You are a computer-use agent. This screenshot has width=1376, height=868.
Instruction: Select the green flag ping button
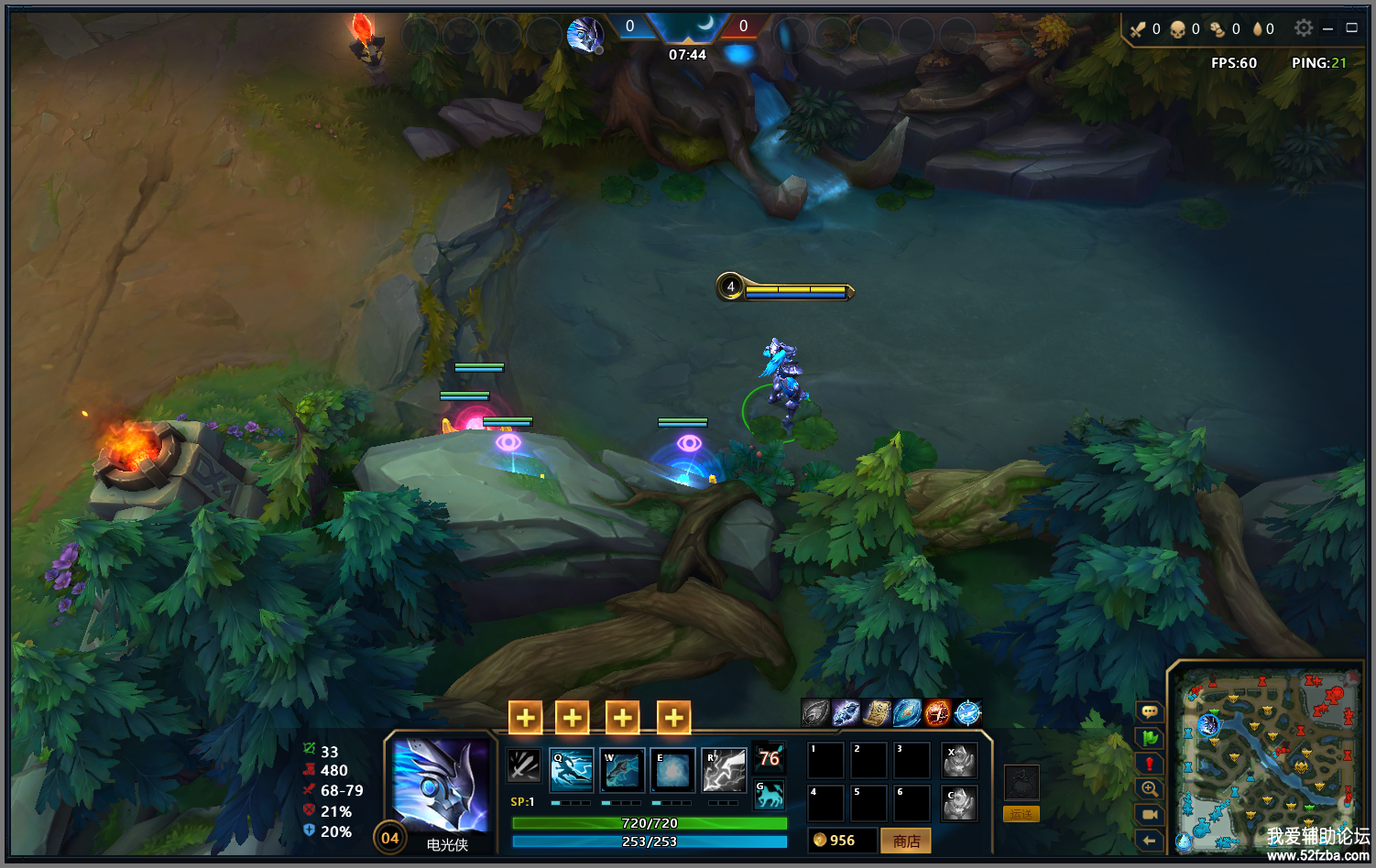tap(1150, 738)
